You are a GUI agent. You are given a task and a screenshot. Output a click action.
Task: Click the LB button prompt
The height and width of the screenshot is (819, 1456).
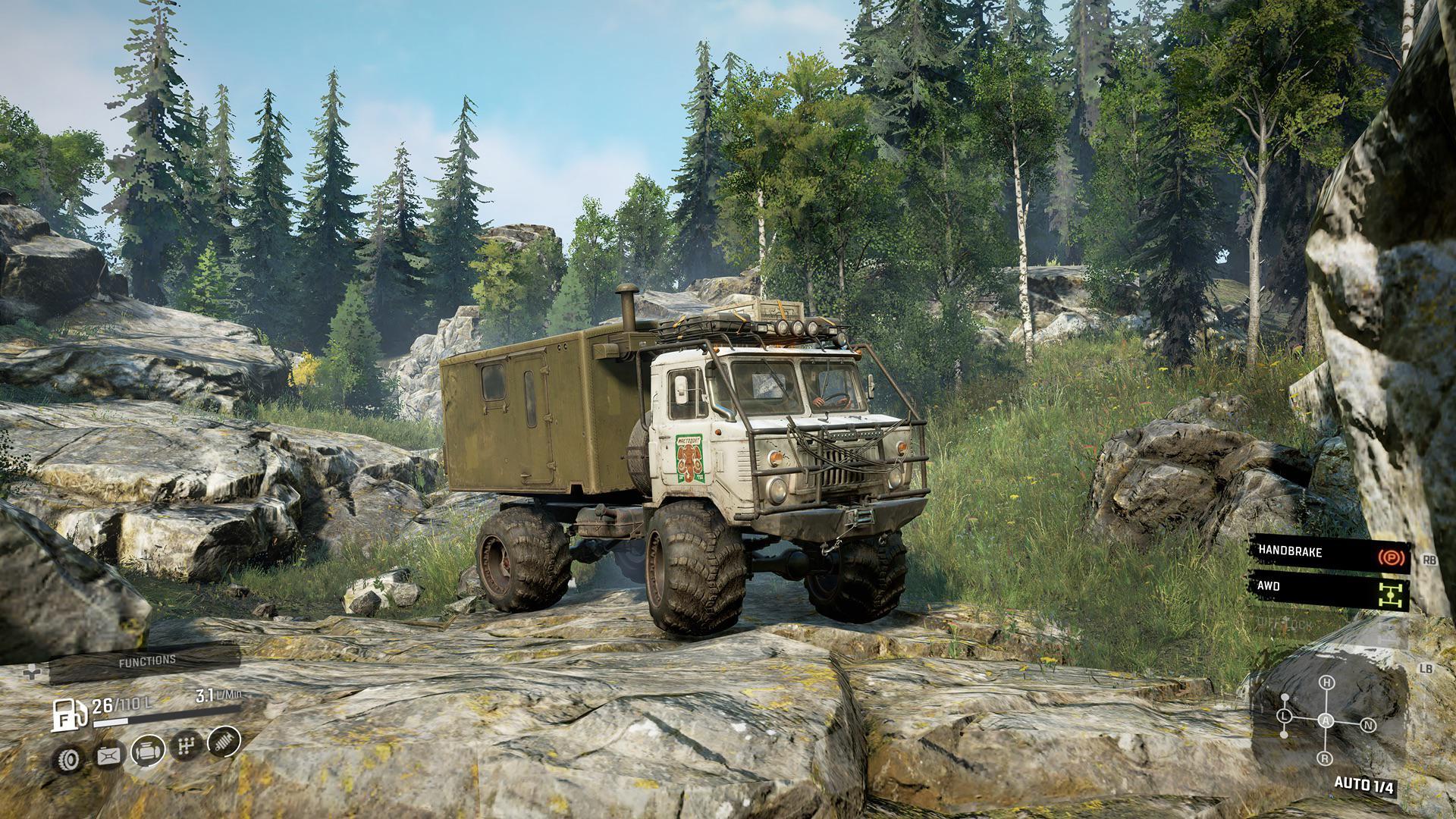[x=1426, y=667]
